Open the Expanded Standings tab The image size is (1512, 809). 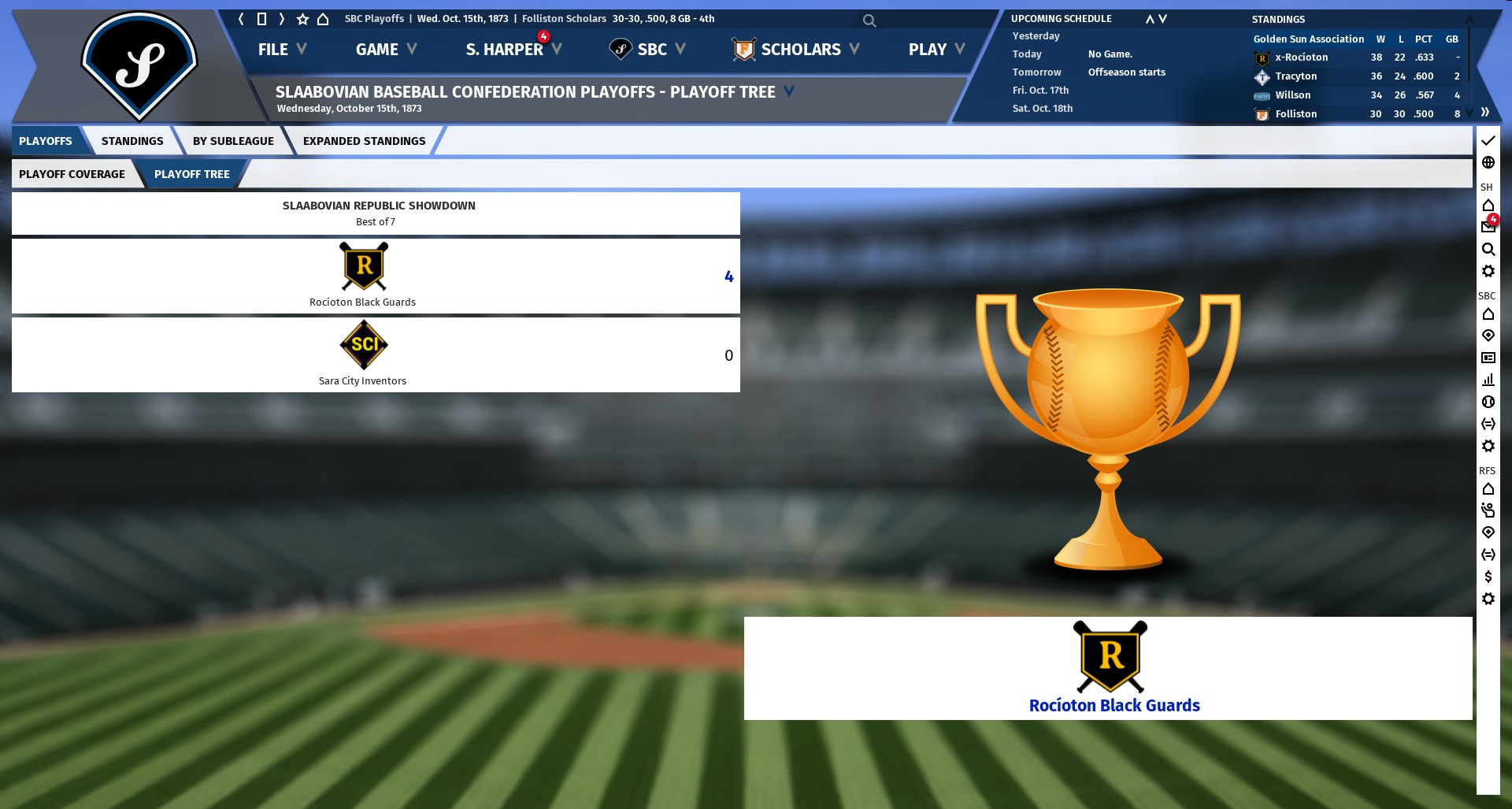click(364, 141)
